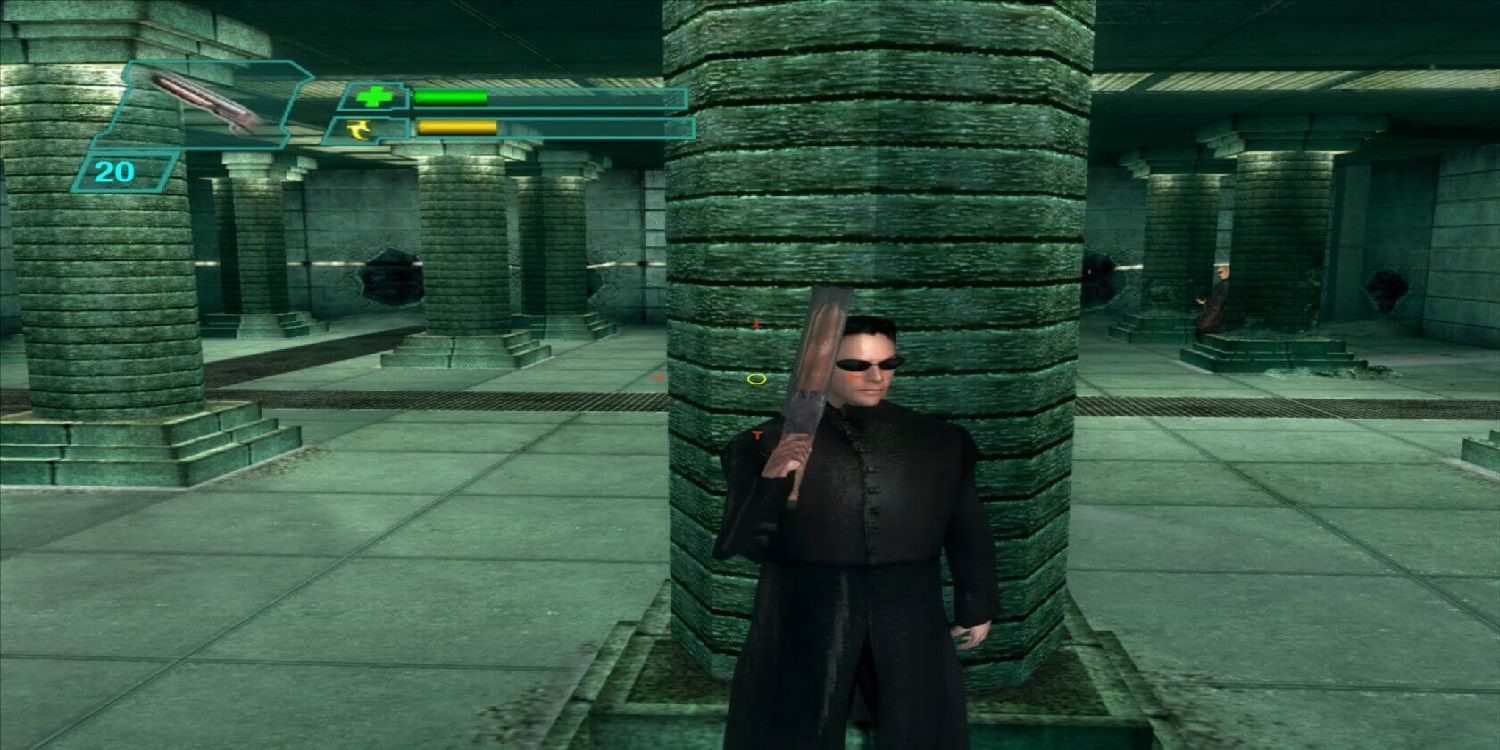
Task: Click the orange marker above the reticle
Action: coord(757,322)
